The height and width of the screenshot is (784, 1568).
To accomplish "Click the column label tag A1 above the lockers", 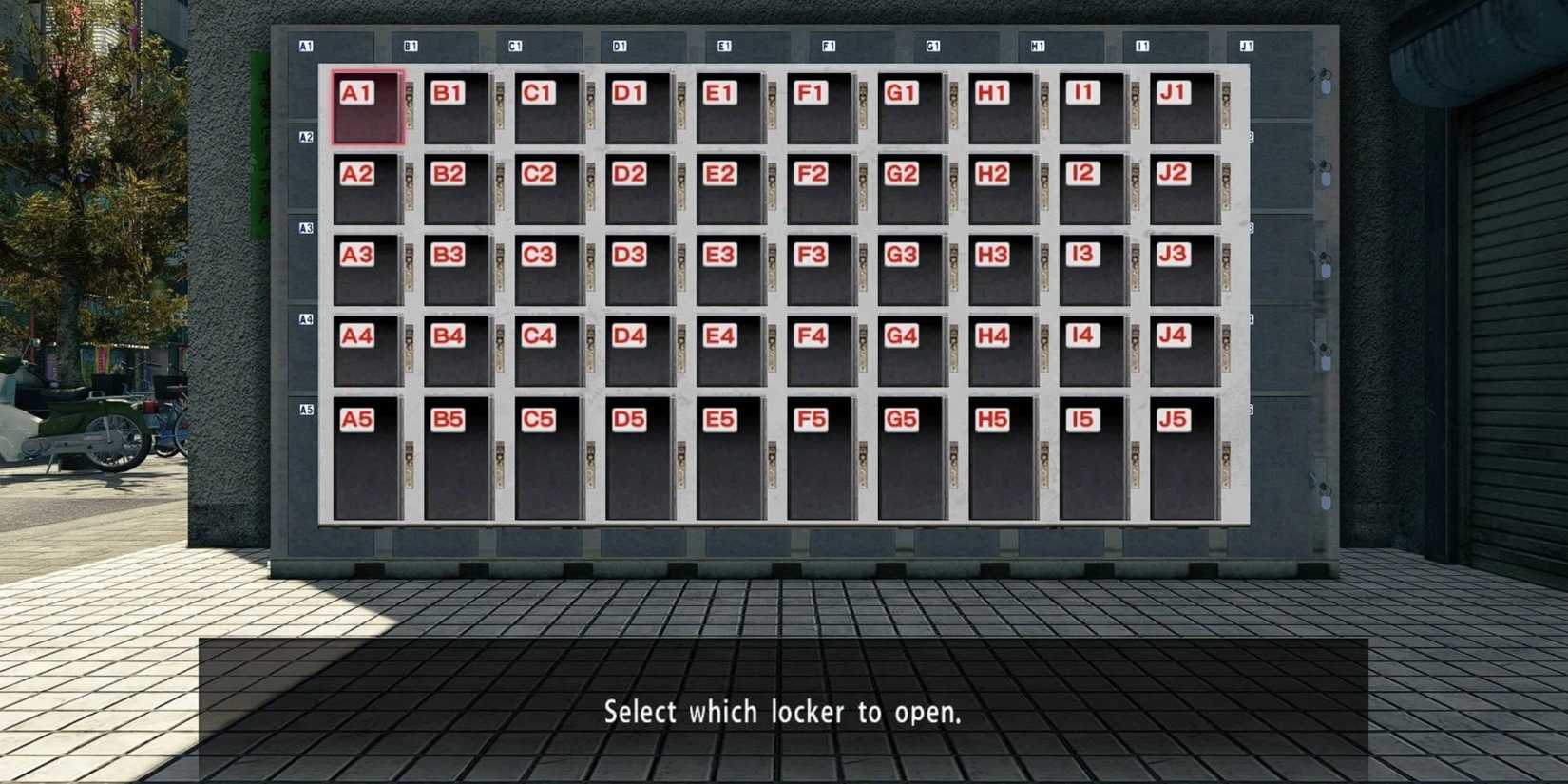I will (304, 43).
